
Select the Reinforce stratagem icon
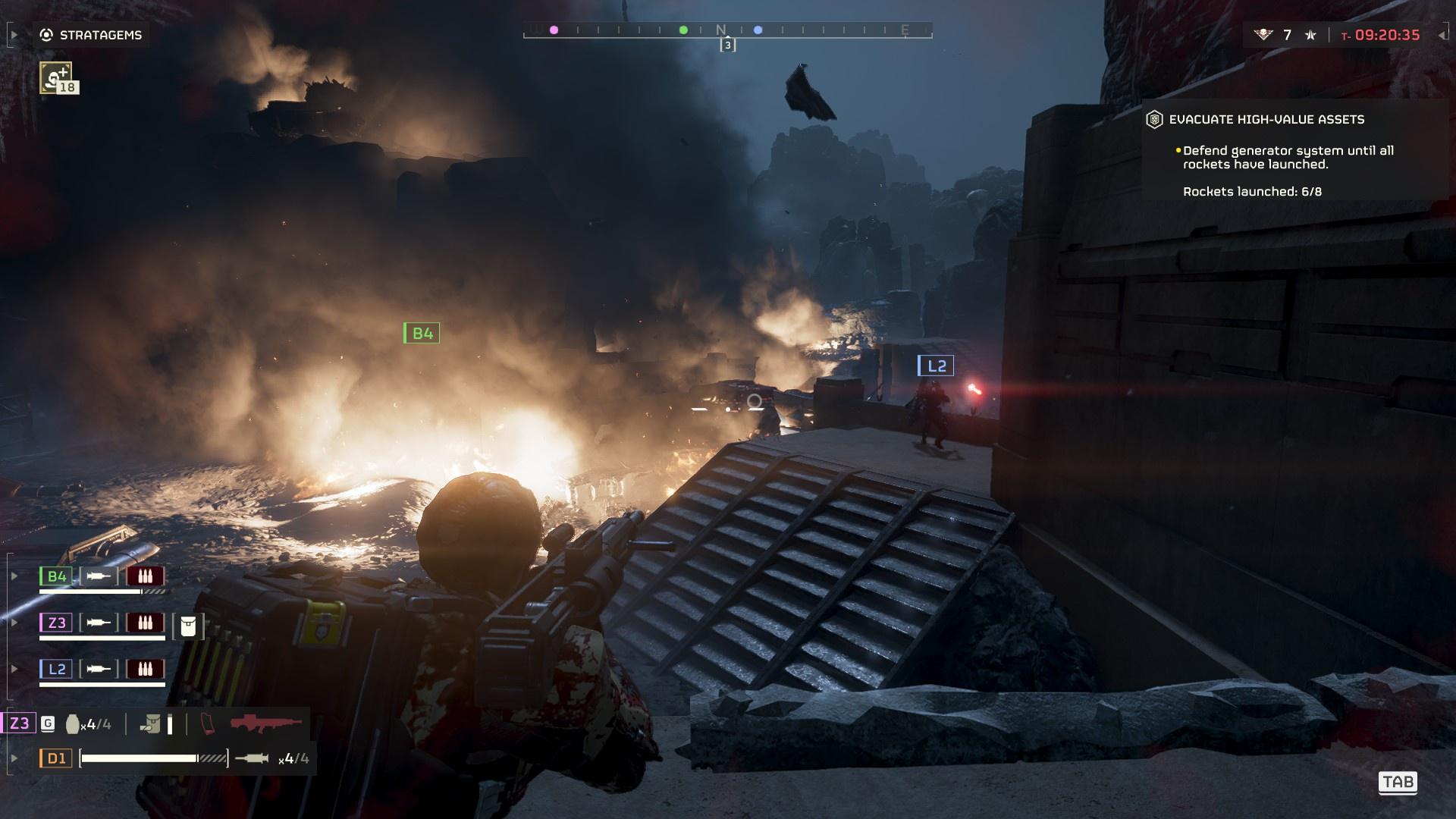[x=56, y=77]
